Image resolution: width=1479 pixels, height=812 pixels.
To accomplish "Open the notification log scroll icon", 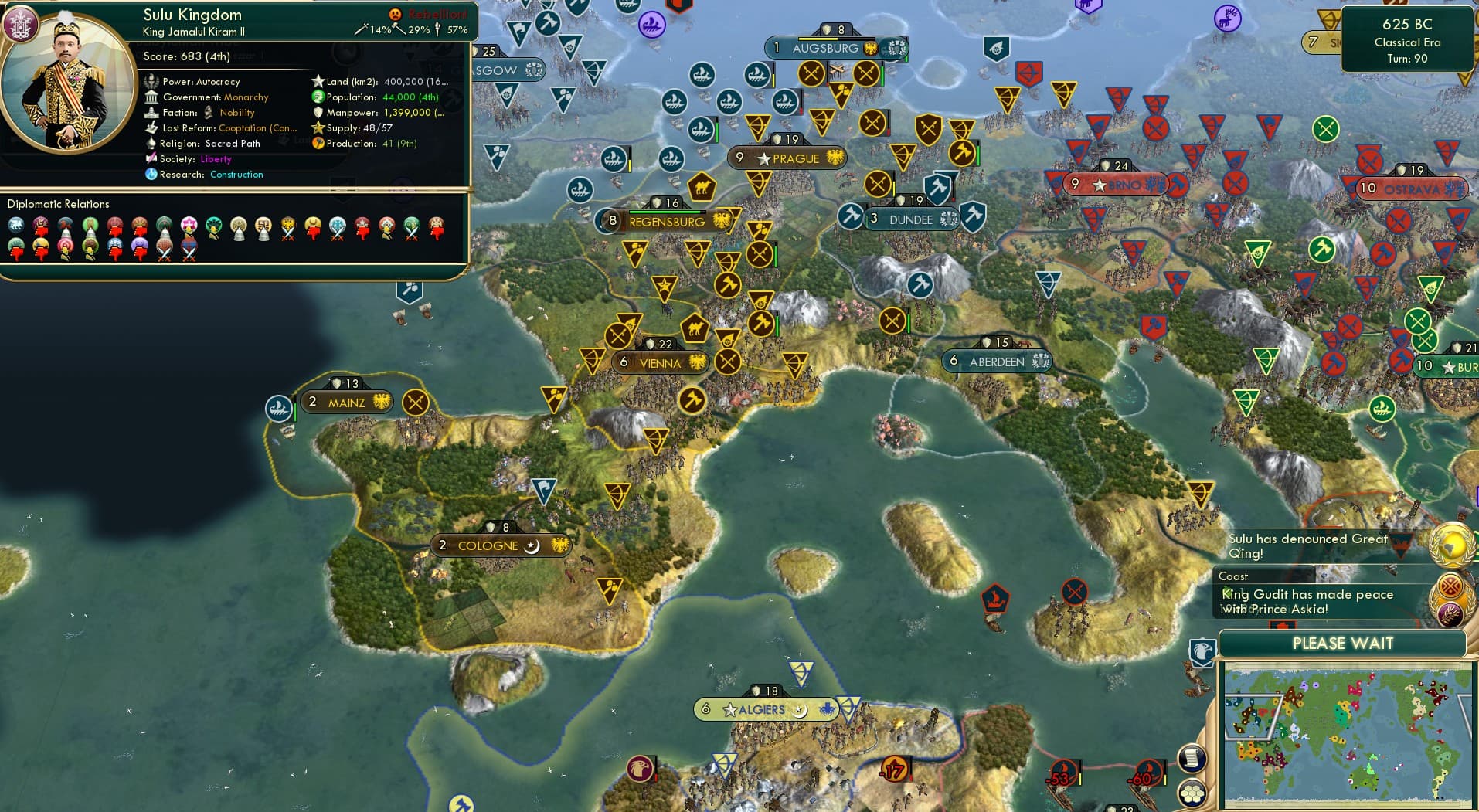I will tap(1192, 759).
